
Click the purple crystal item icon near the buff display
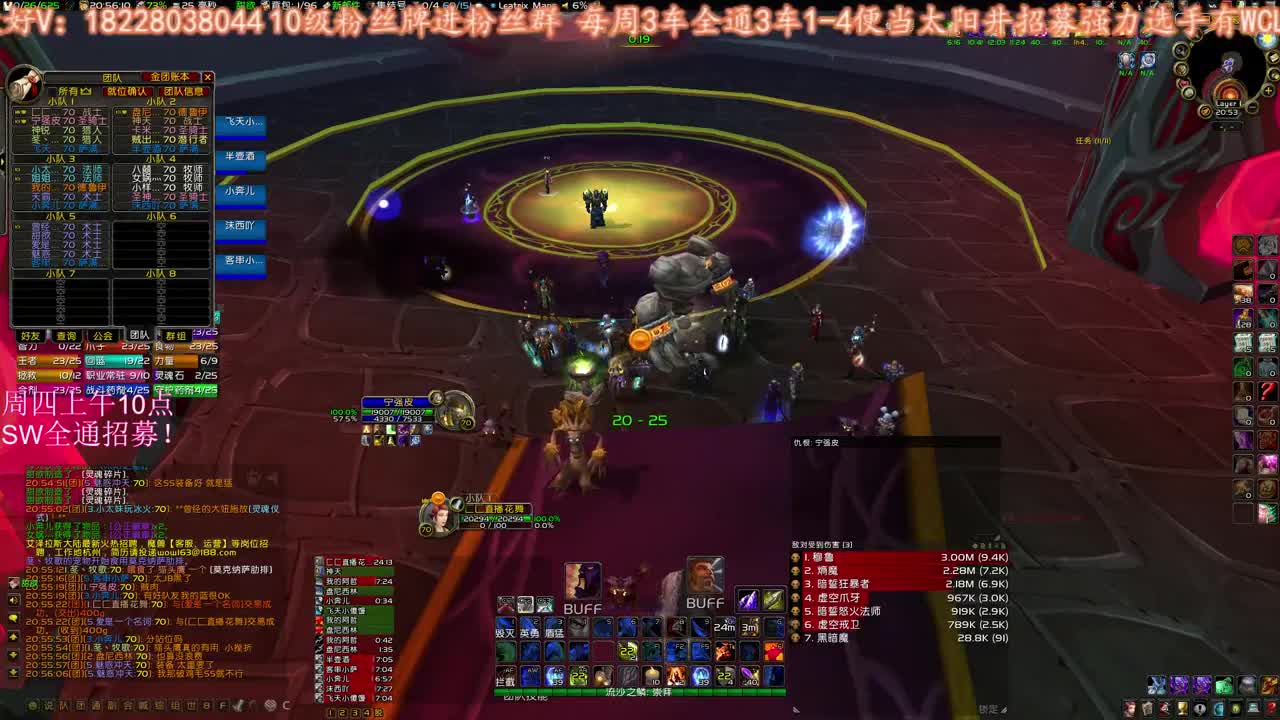pyautogui.click(x=747, y=601)
